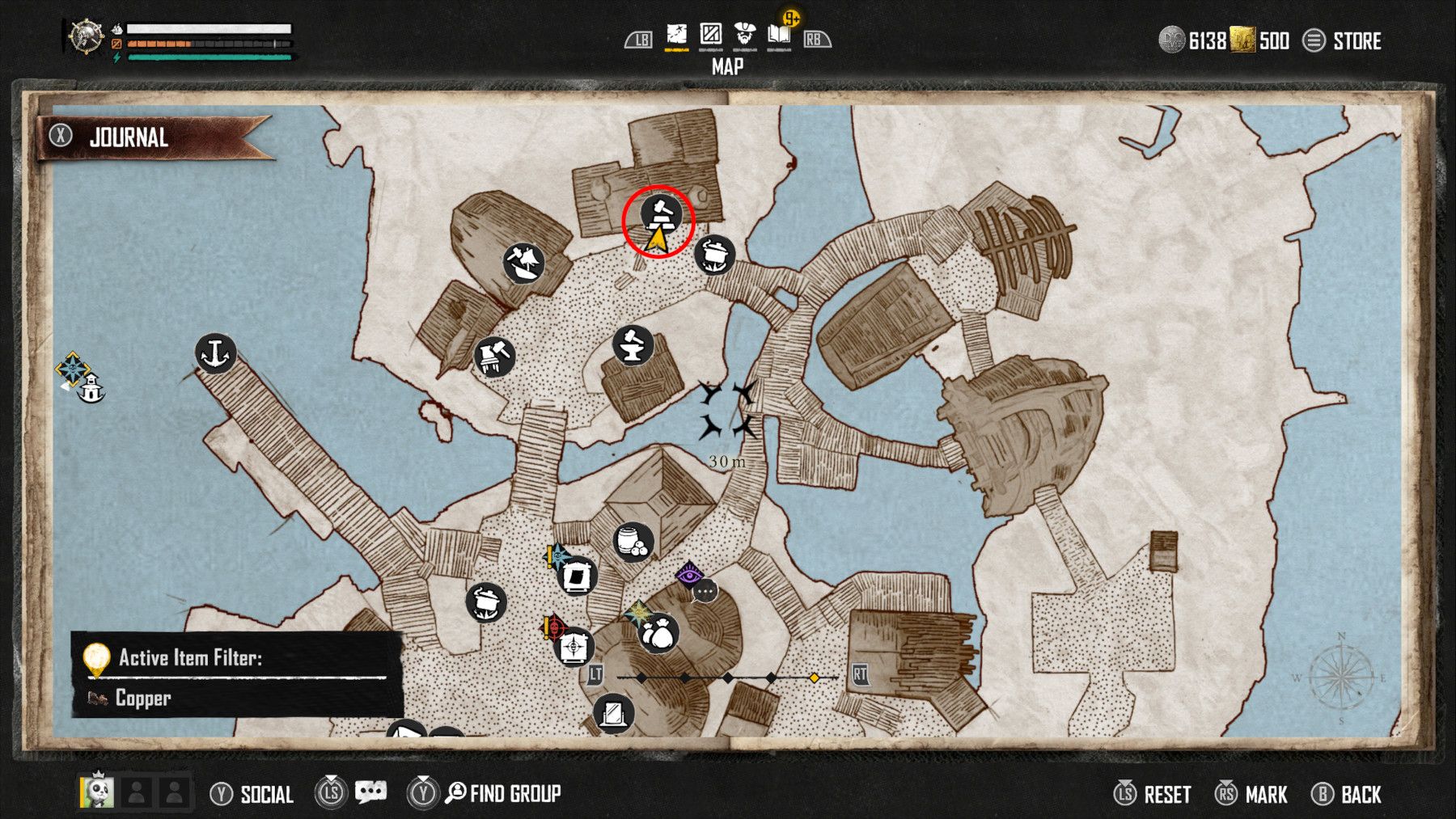Open the purple eye mystery speech bubble
1456x819 pixels.
coord(692,576)
